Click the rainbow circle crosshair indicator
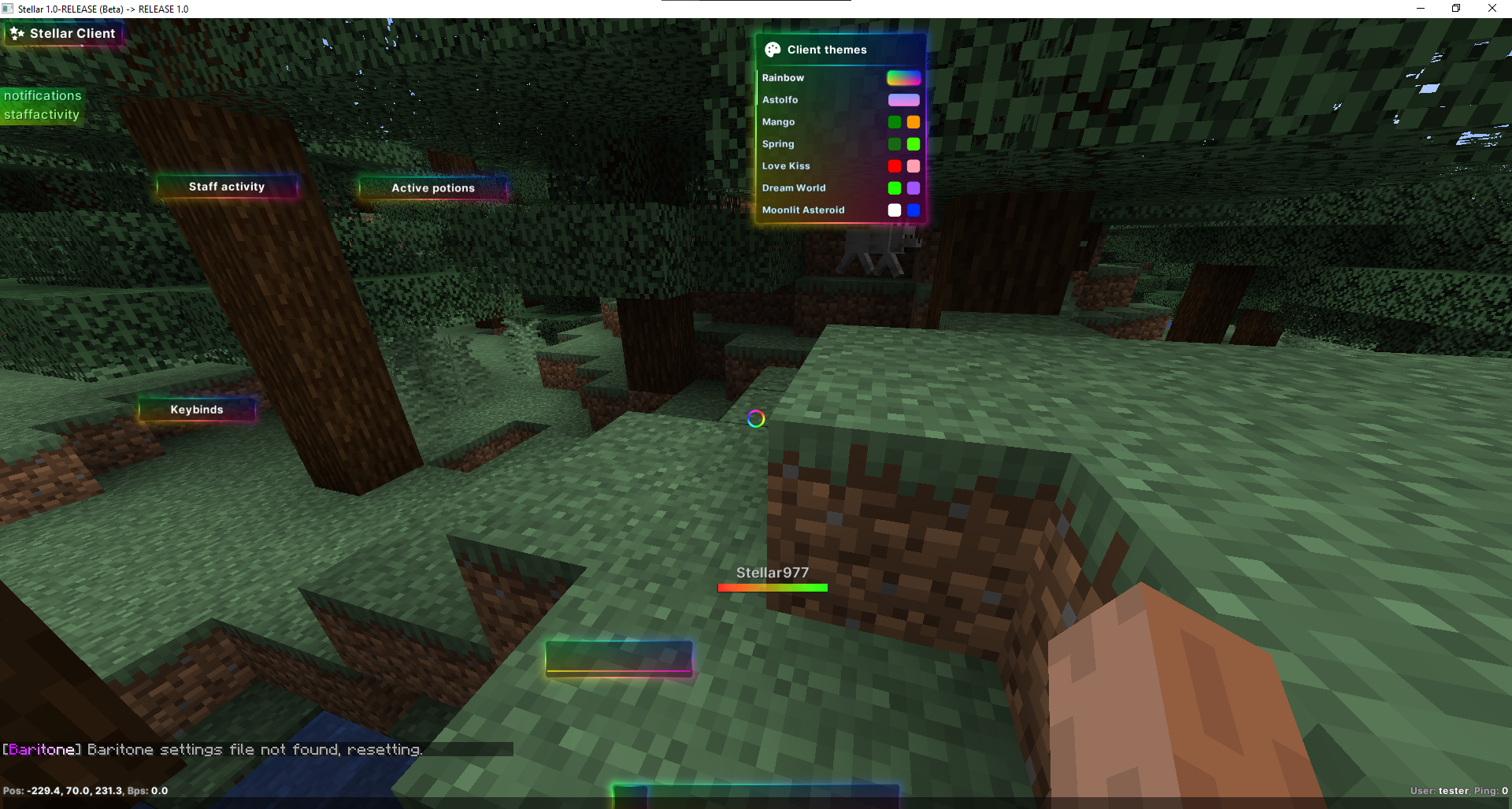The width and height of the screenshot is (1512, 809). [755, 419]
